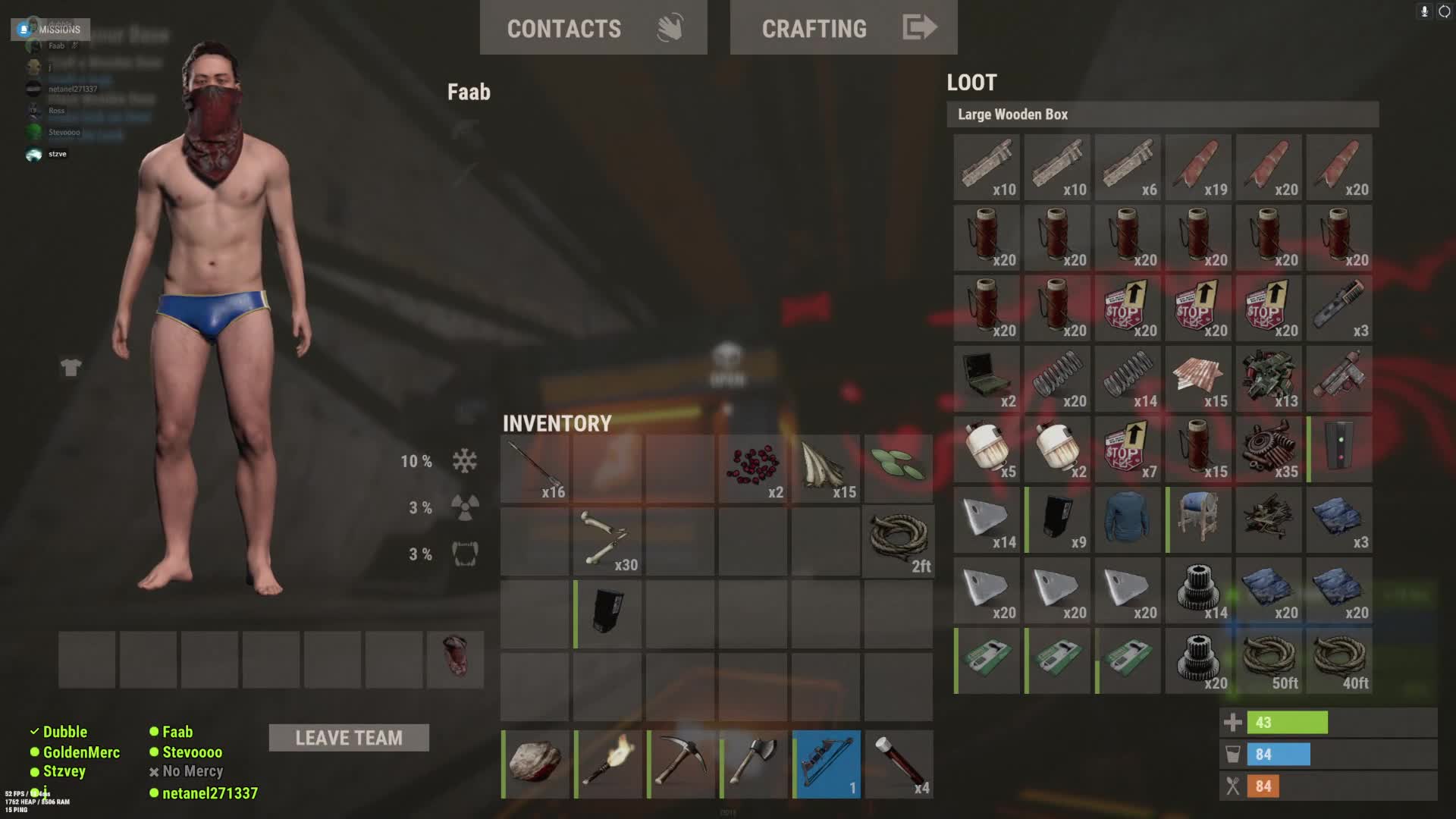Grab the blue long-sleeve shirt
Viewport: 1456px width, 819px height.
tap(1128, 519)
